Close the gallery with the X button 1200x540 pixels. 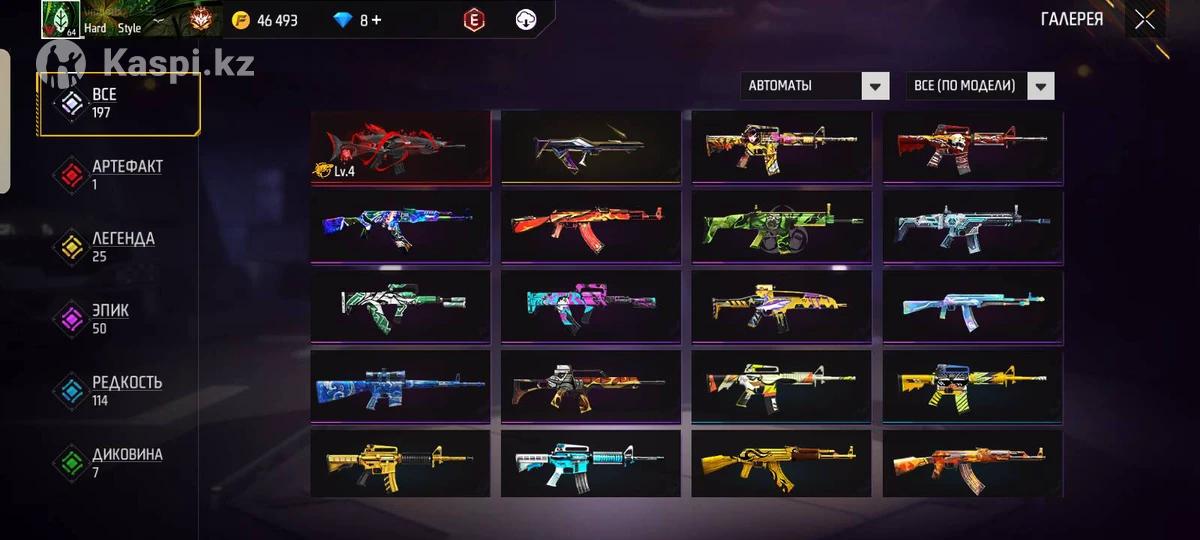1145,20
